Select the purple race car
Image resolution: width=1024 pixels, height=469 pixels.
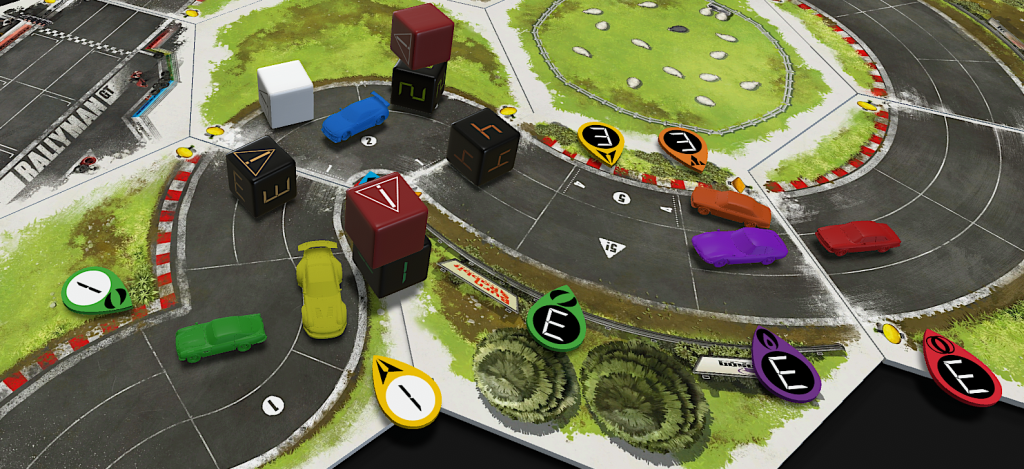click(x=738, y=246)
